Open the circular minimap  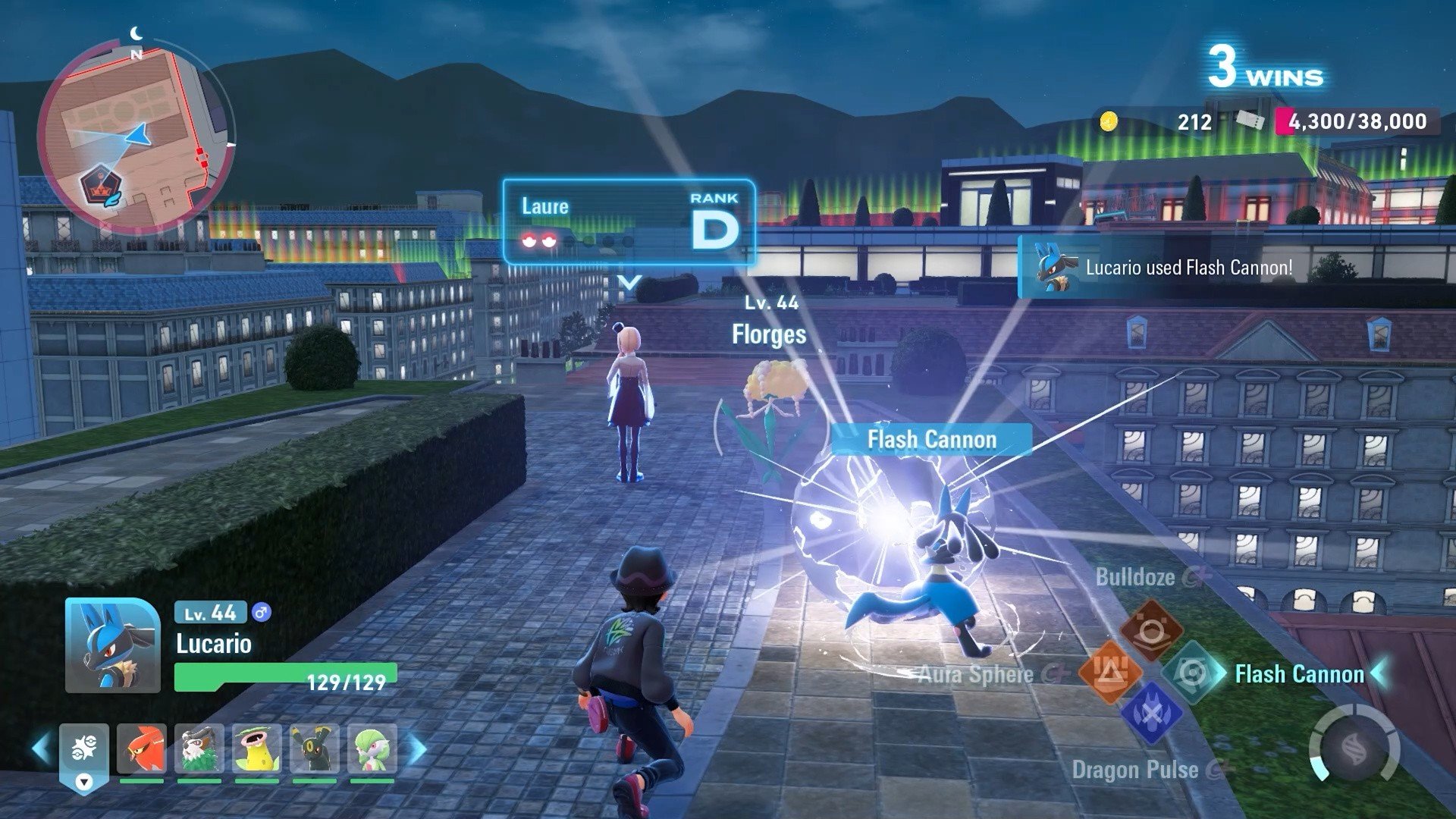click(x=135, y=137)
